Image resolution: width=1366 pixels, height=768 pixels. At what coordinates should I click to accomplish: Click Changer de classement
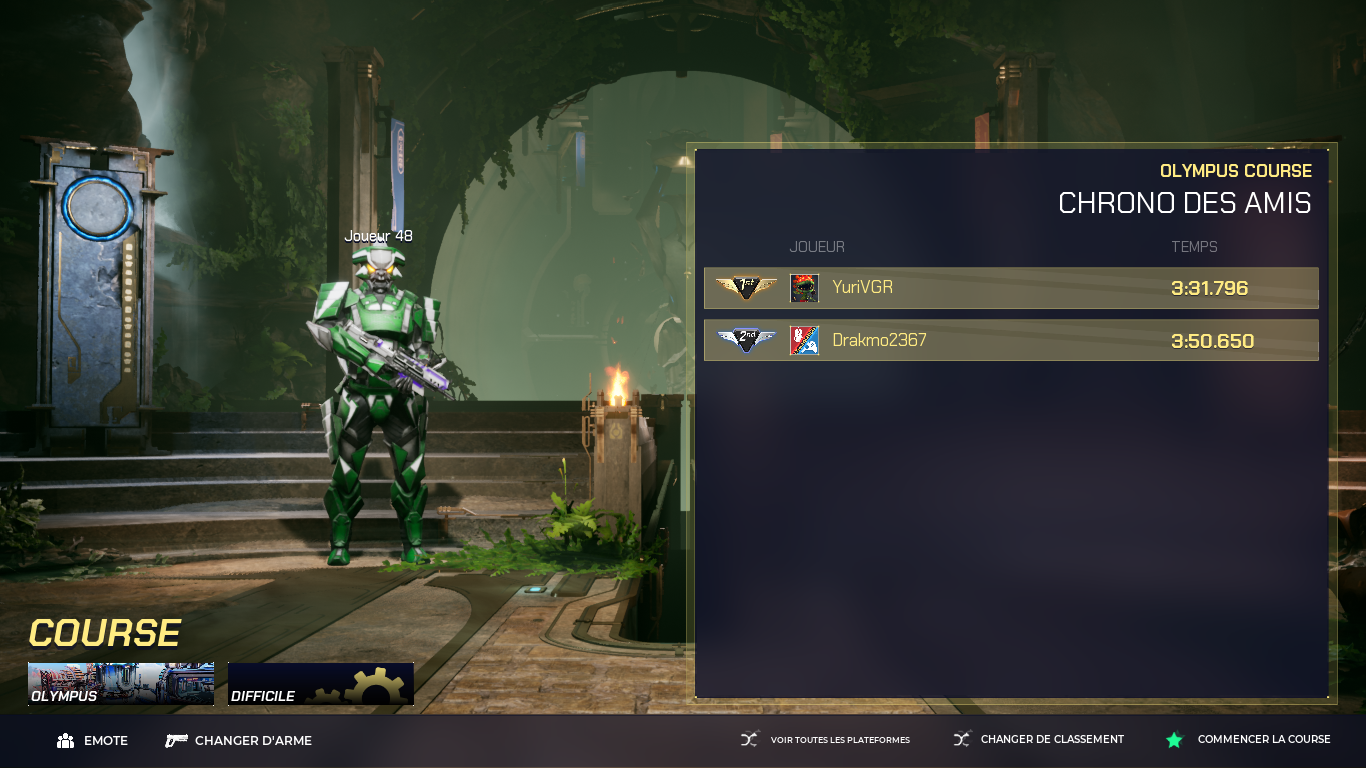(x=1038, y=740)
